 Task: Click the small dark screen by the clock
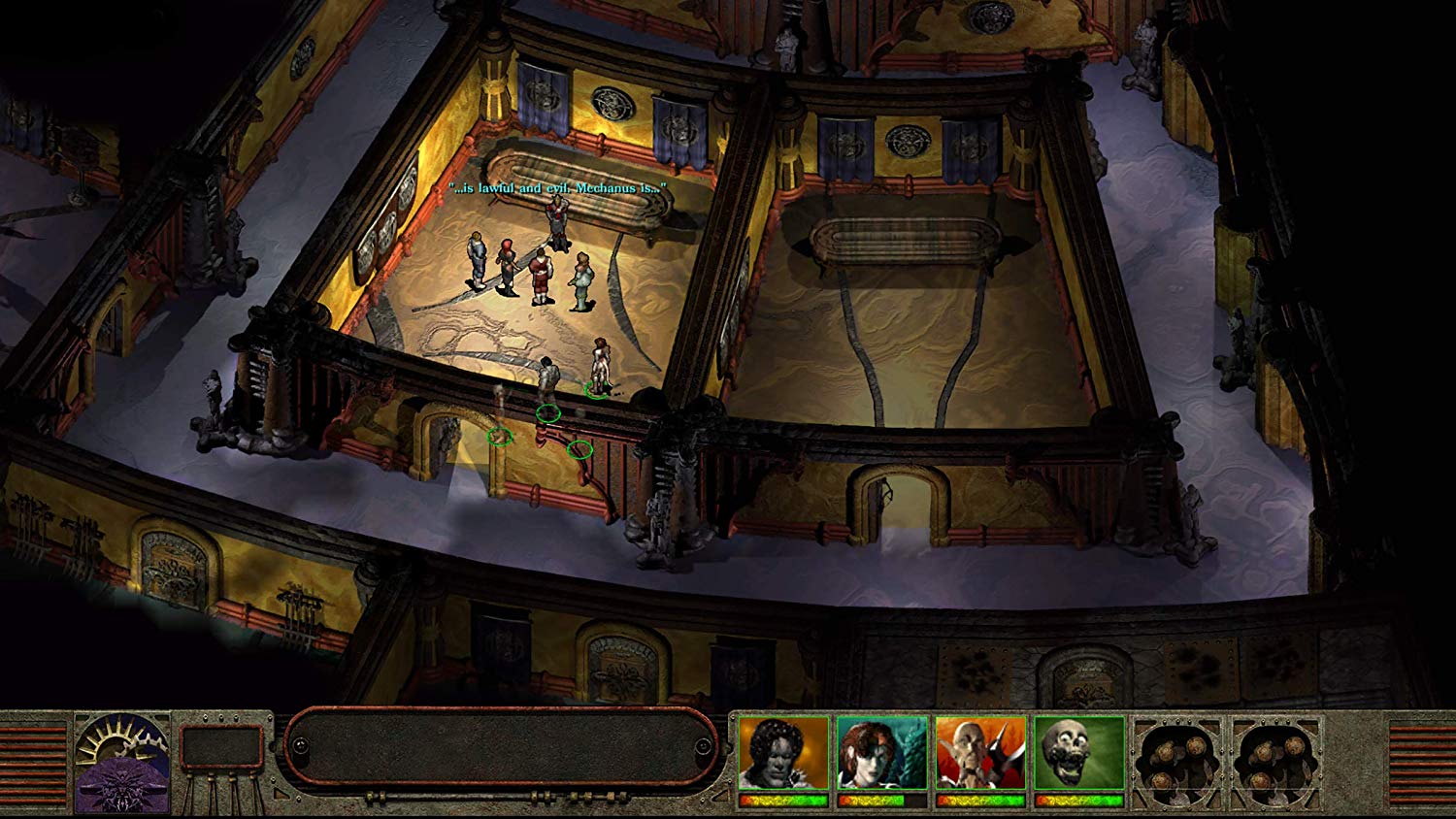click(x=221, y=747)
